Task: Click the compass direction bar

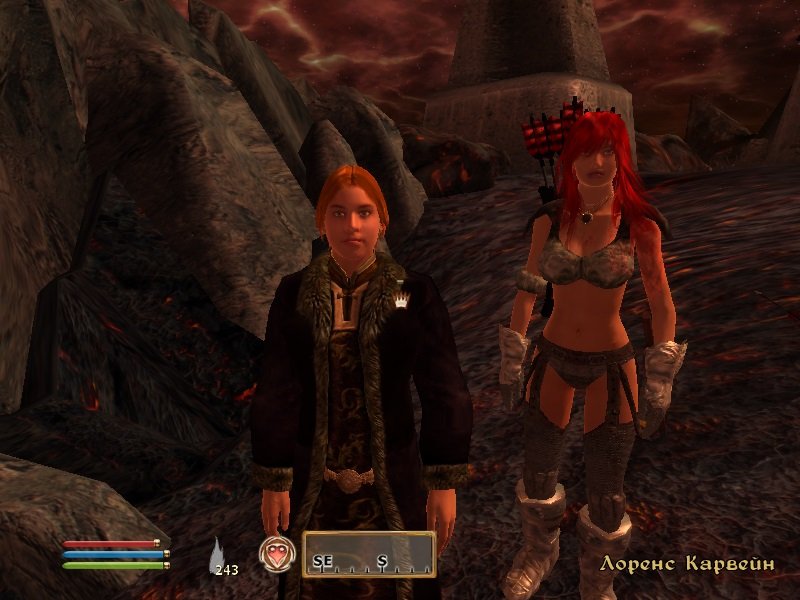Action: [x=370, y=554]
